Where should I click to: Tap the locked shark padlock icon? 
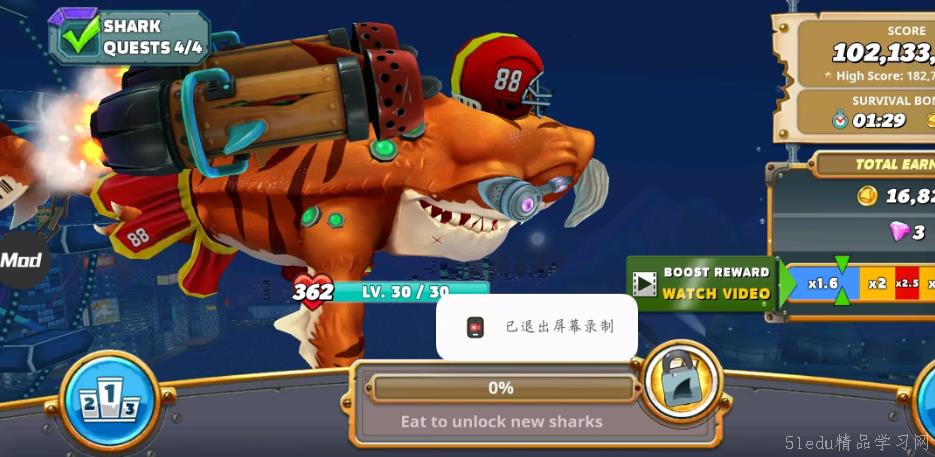(680, 378)
